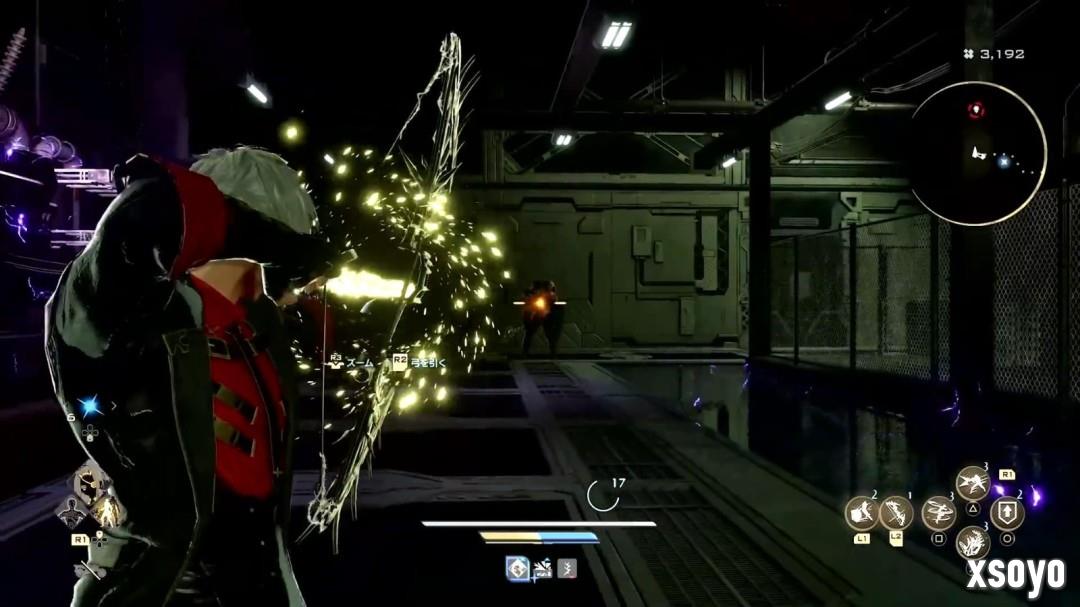Select the horned character portrait
1080x607 pixels.
click(88, 483)
